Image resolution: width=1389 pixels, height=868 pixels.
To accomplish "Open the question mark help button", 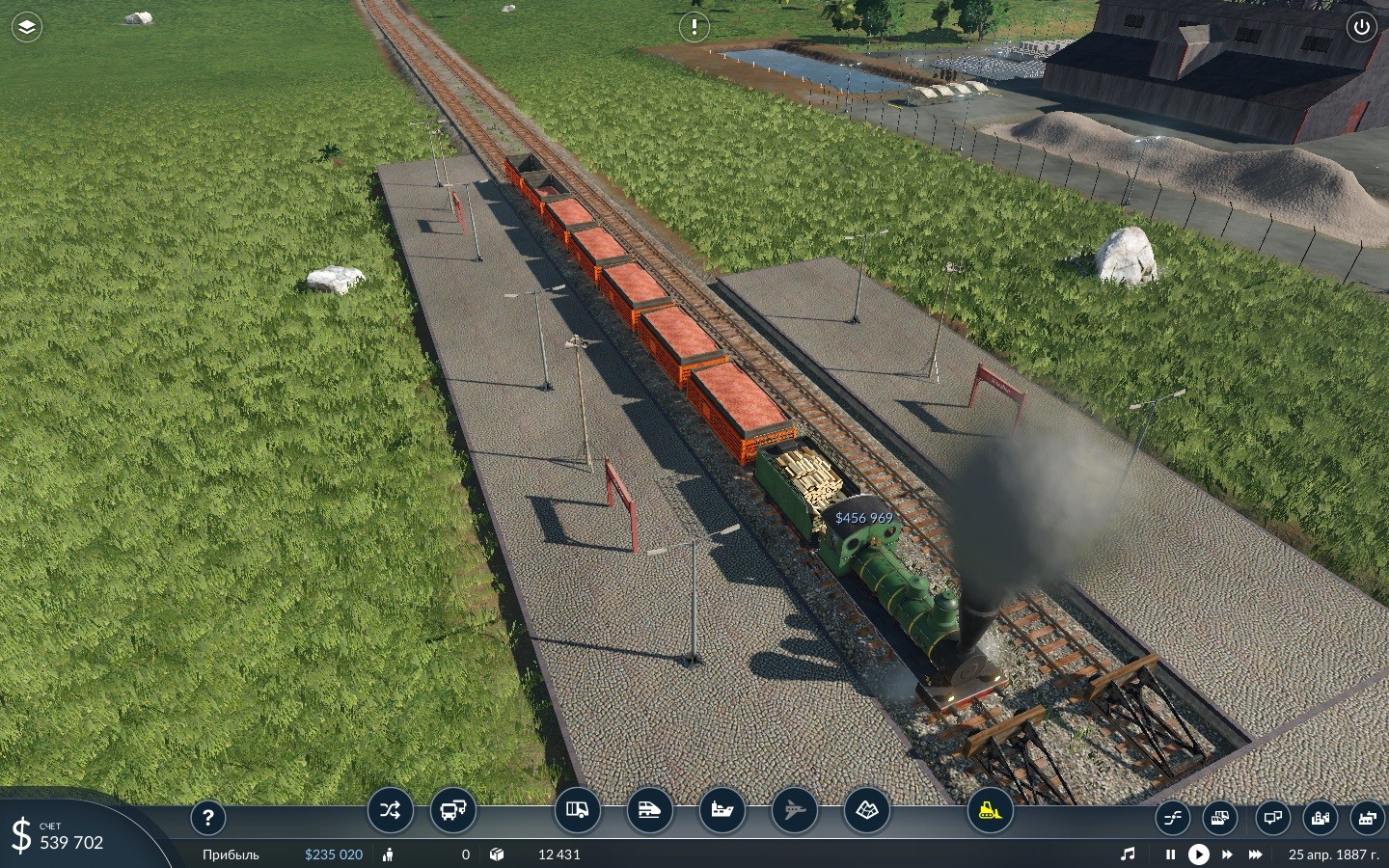I will 208,818.
